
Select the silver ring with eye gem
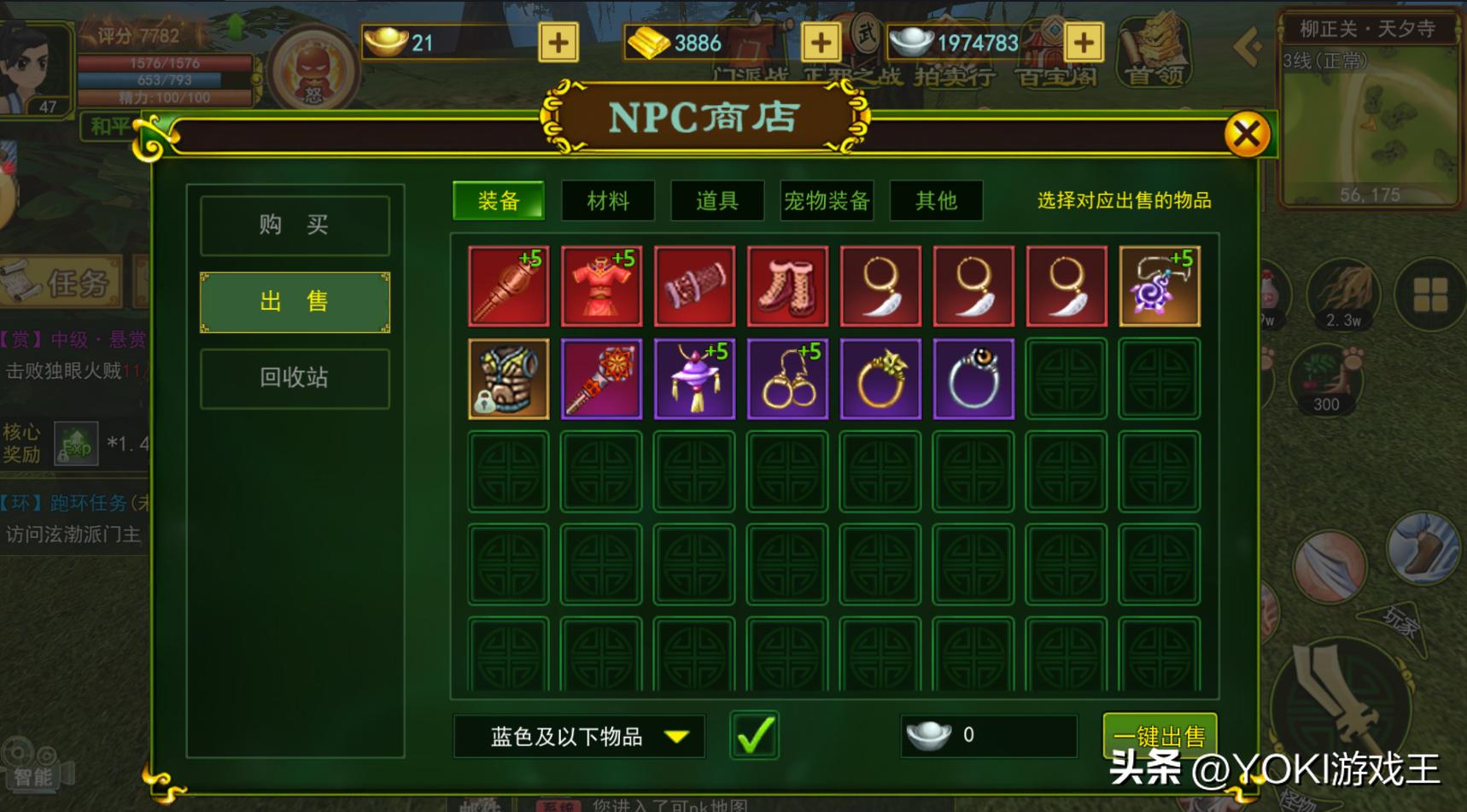(x=973, y=378)
